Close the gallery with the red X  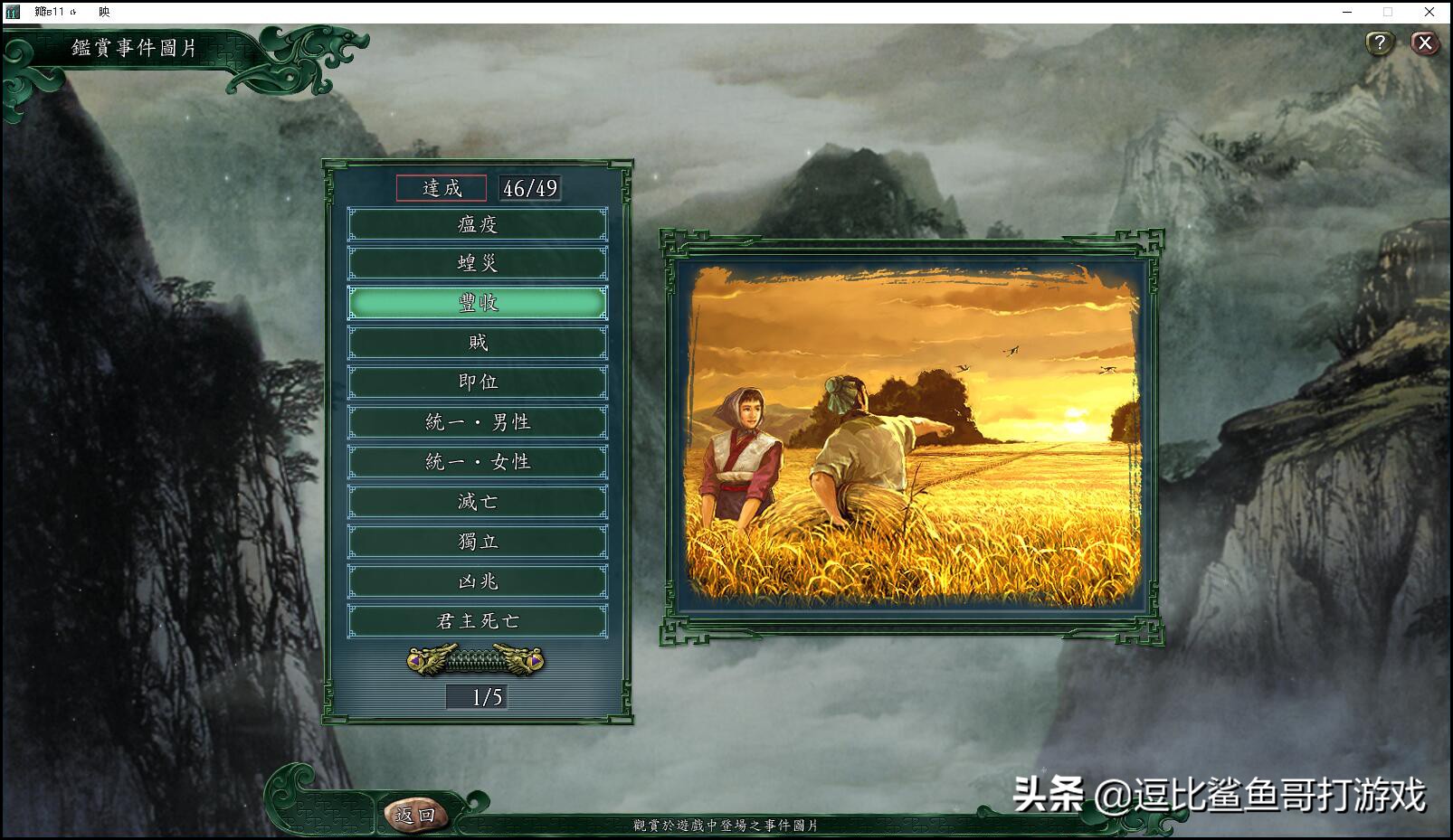pos(1425,42)
